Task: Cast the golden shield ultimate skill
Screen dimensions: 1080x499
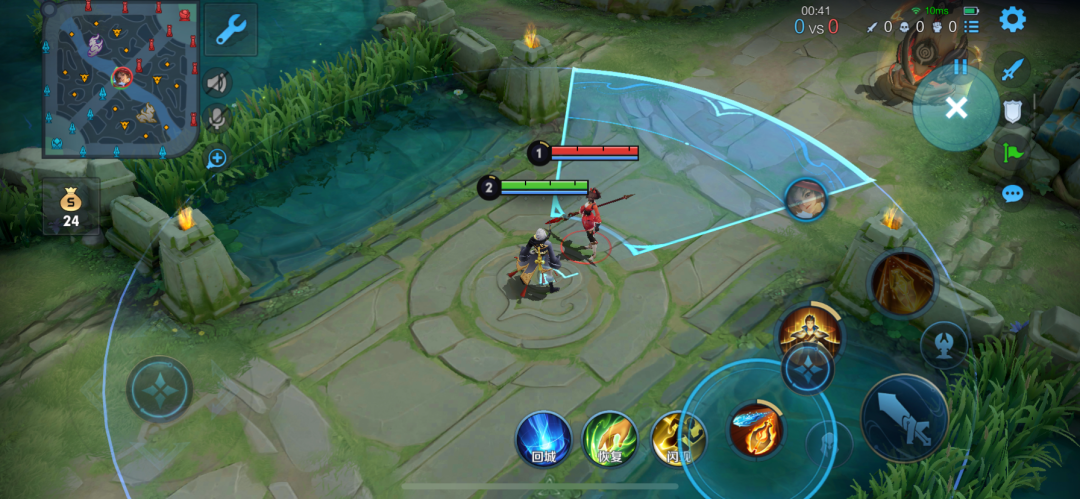Action: point(901,283)
